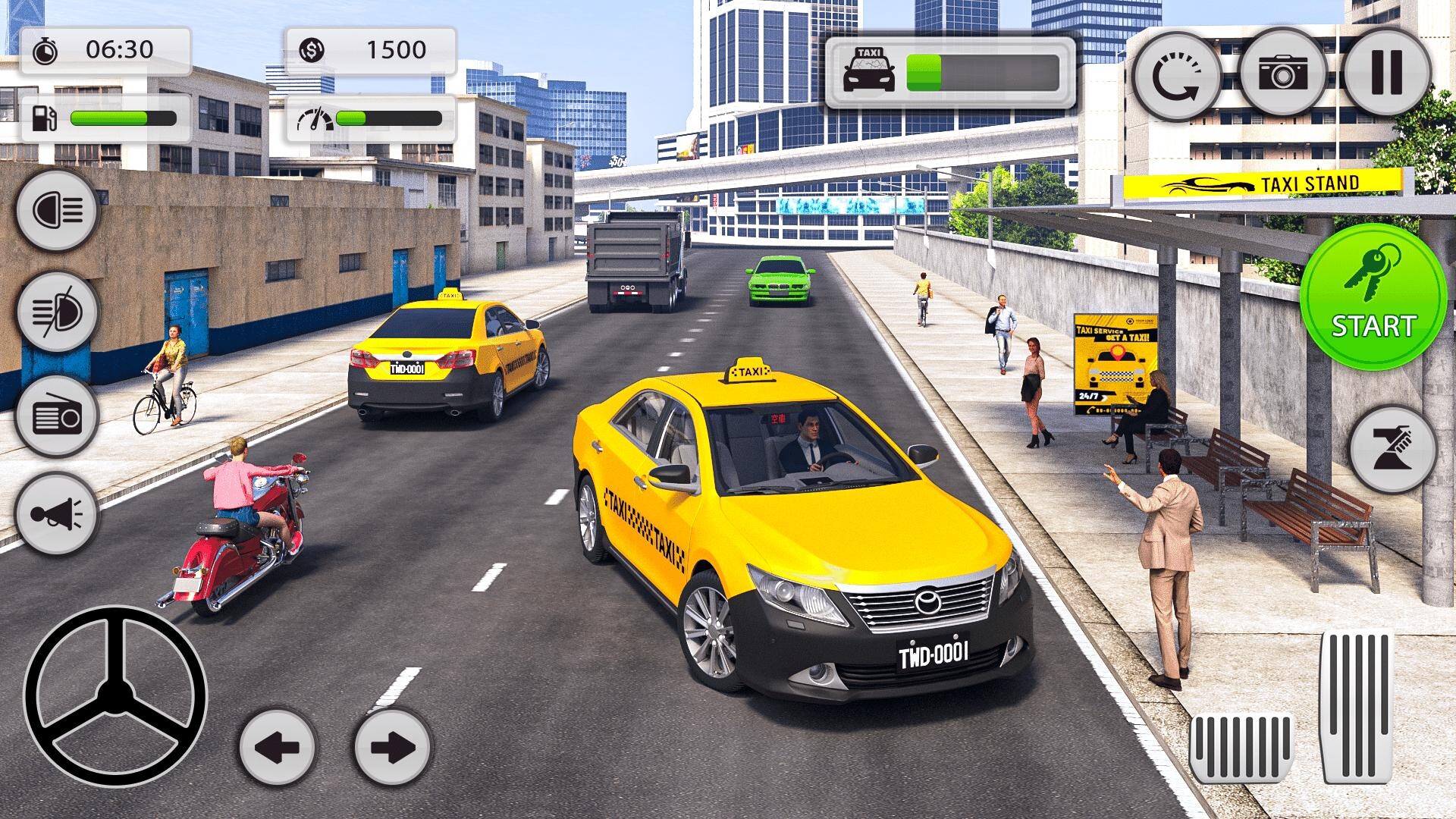The image size is (1456, 819).
Task: Steer right with the right arrow
Action: [x=392, y=746]
